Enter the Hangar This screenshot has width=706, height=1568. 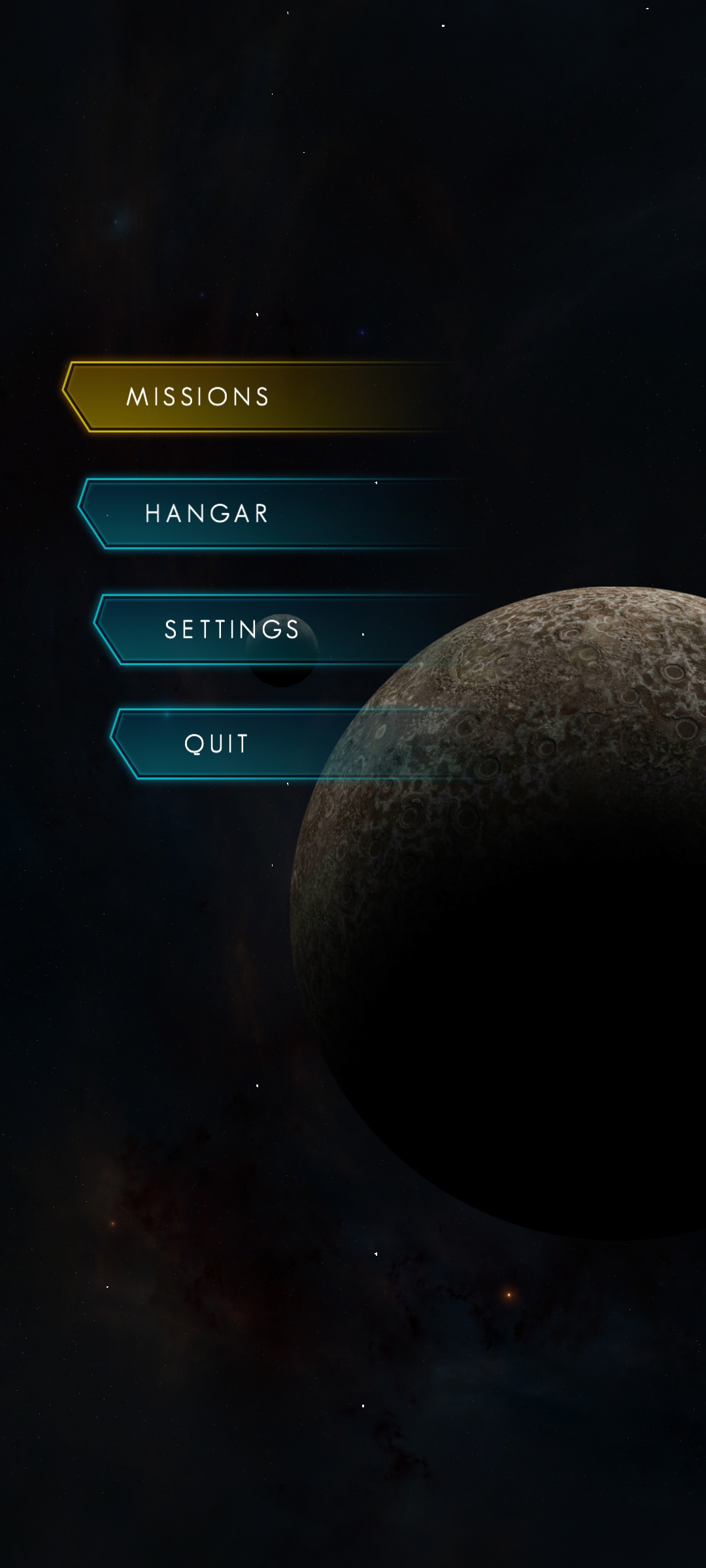(x=207, y=514)
